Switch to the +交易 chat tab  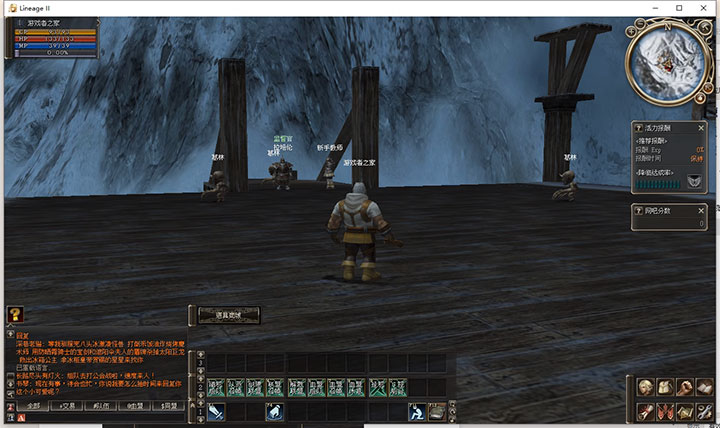68,406
